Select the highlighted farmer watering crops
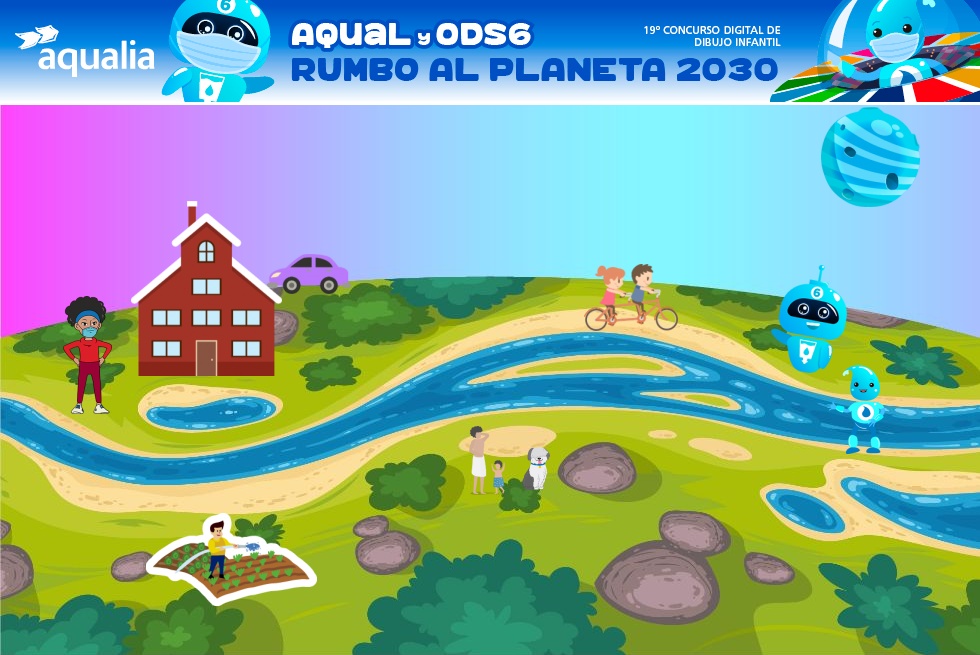Image resolution: width=980 pixels, height=655 pixels. click(217, 549)
